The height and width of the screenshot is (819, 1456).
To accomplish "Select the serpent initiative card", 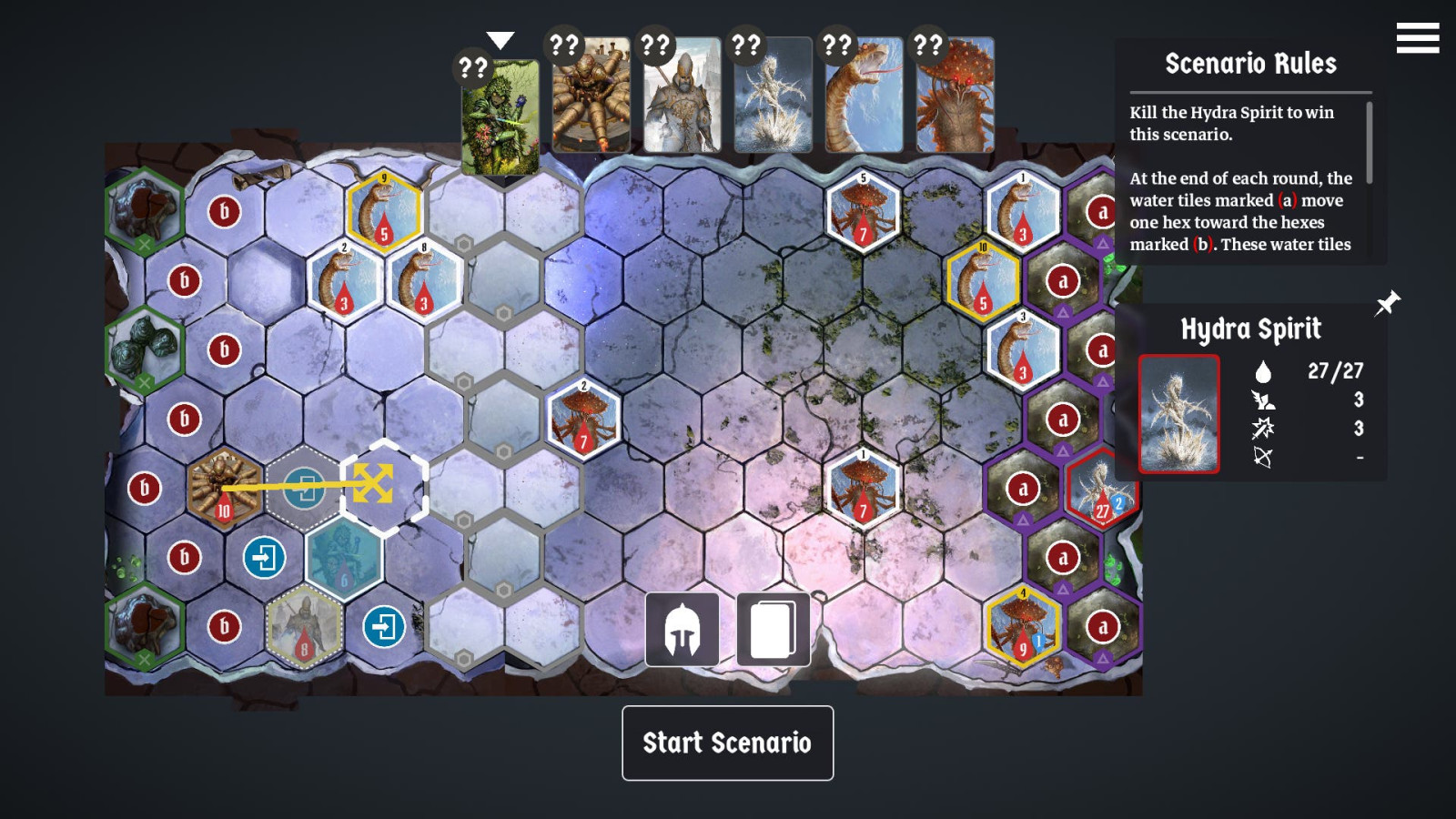I will pyautogui.click(x=864, y=95).
